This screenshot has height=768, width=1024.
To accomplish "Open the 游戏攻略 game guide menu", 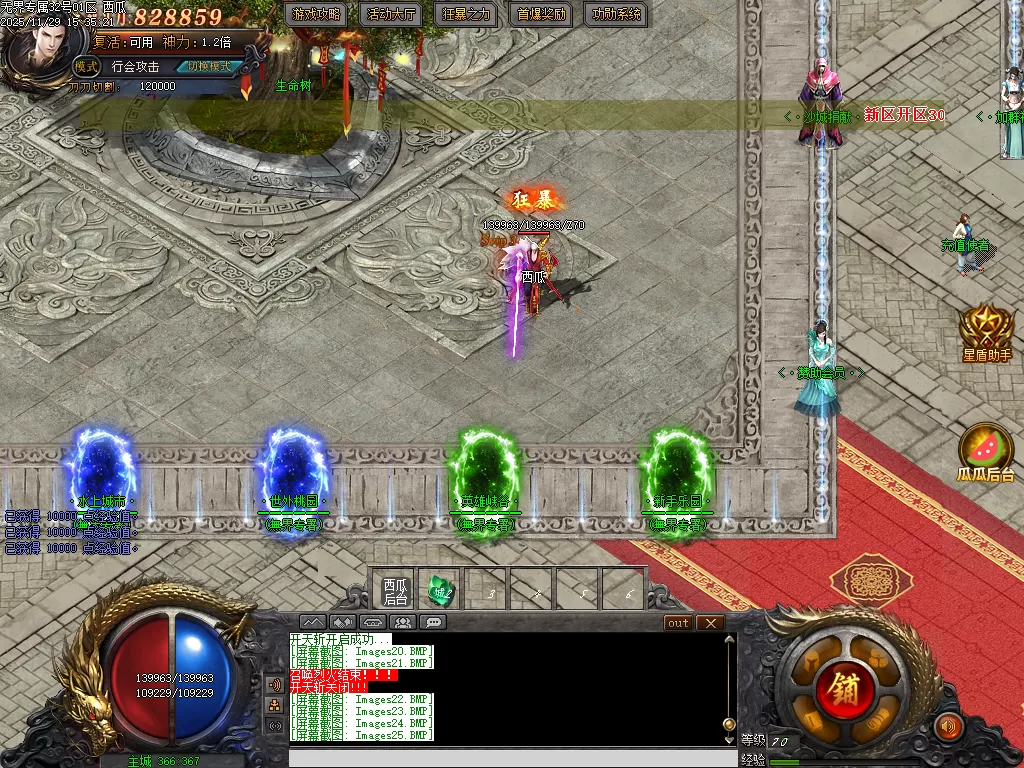I will click(x=316, y=14).
